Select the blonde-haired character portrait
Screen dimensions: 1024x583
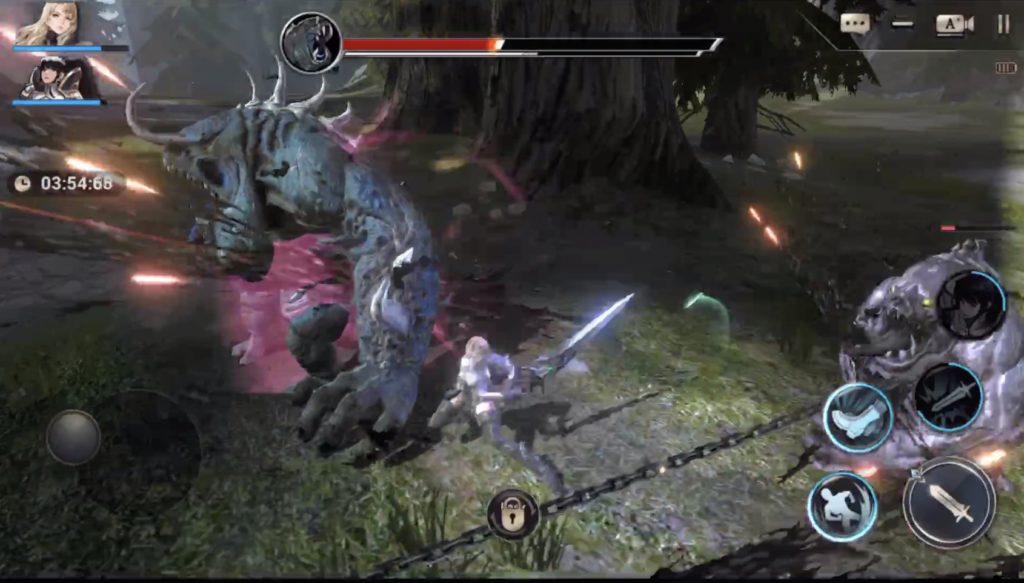click(x=47, y=24)
